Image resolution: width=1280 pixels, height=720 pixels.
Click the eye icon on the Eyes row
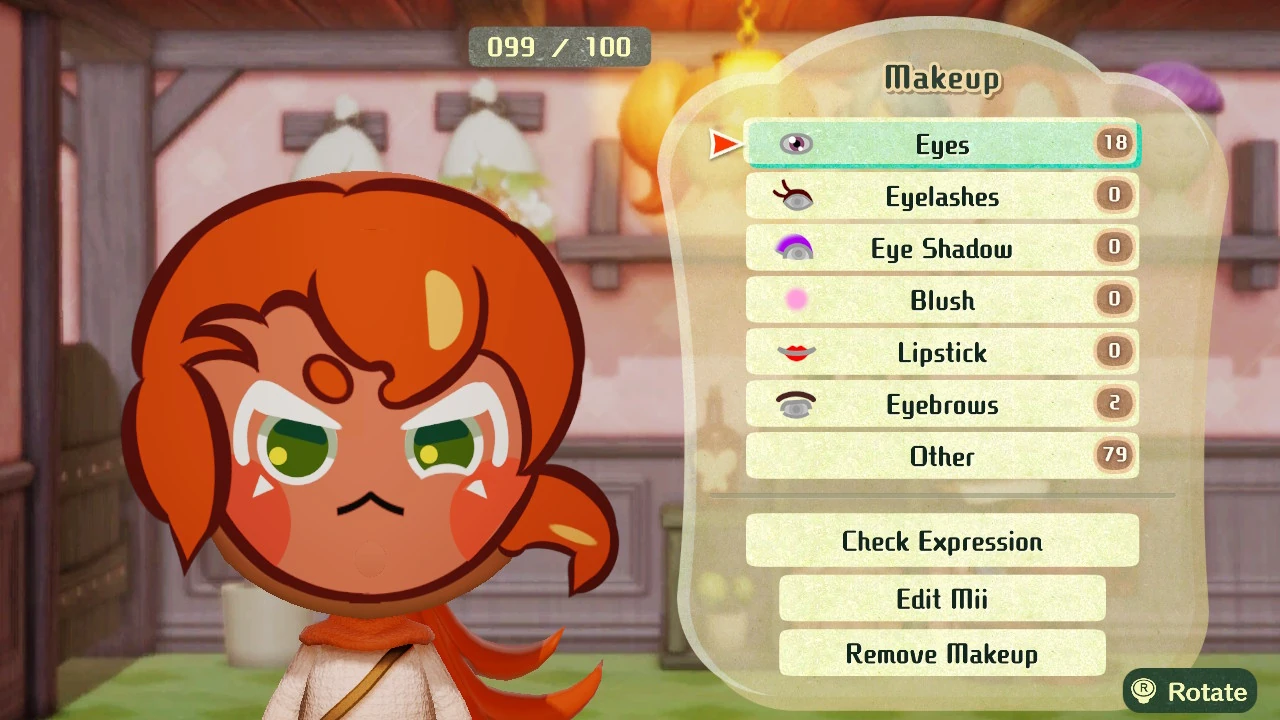[795, 143]
